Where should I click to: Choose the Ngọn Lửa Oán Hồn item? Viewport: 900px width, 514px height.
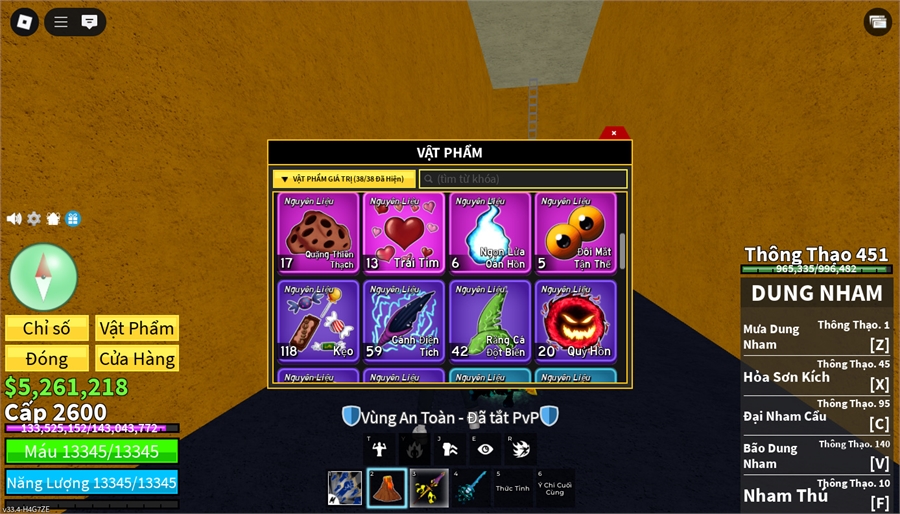489,233
